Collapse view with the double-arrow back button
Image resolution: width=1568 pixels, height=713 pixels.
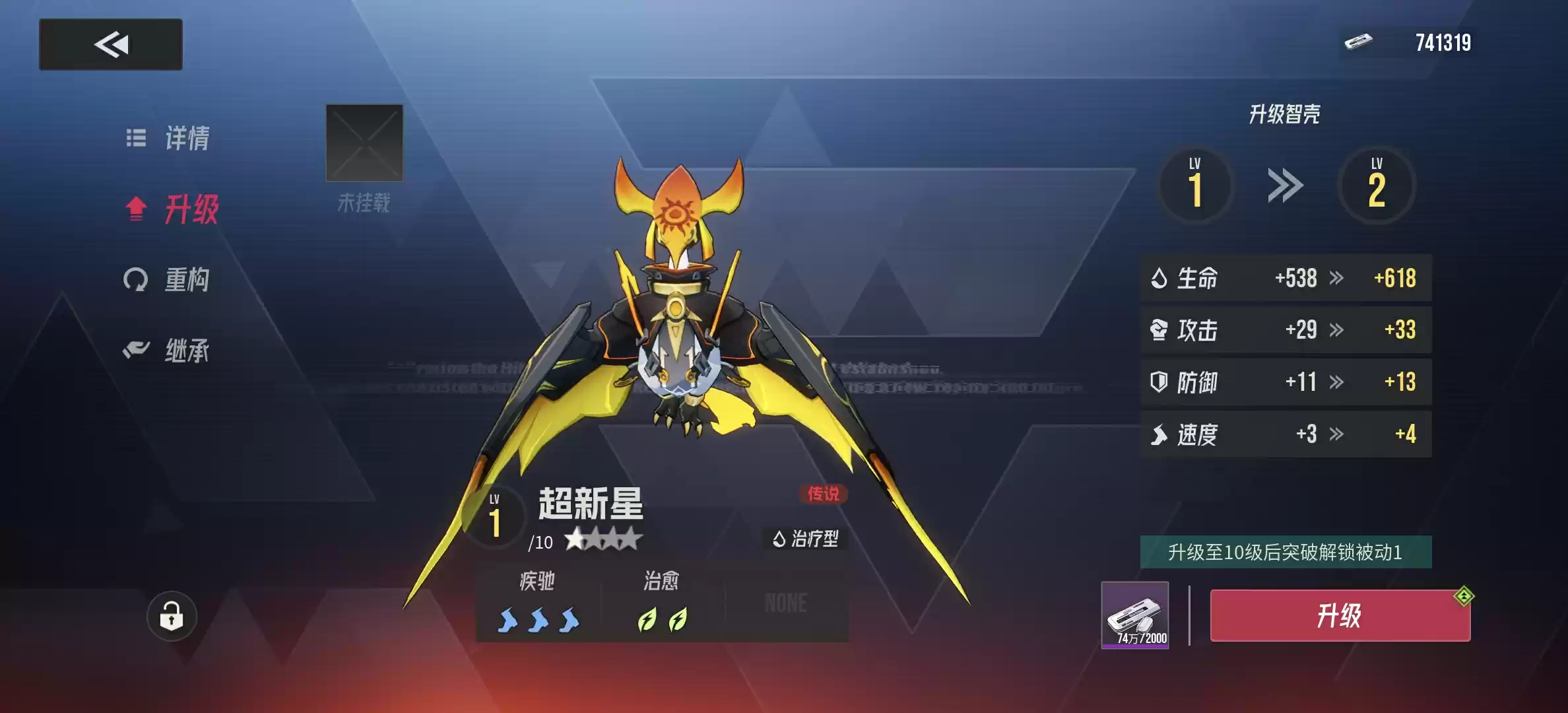pyautogui.click(x=111, y=44)
